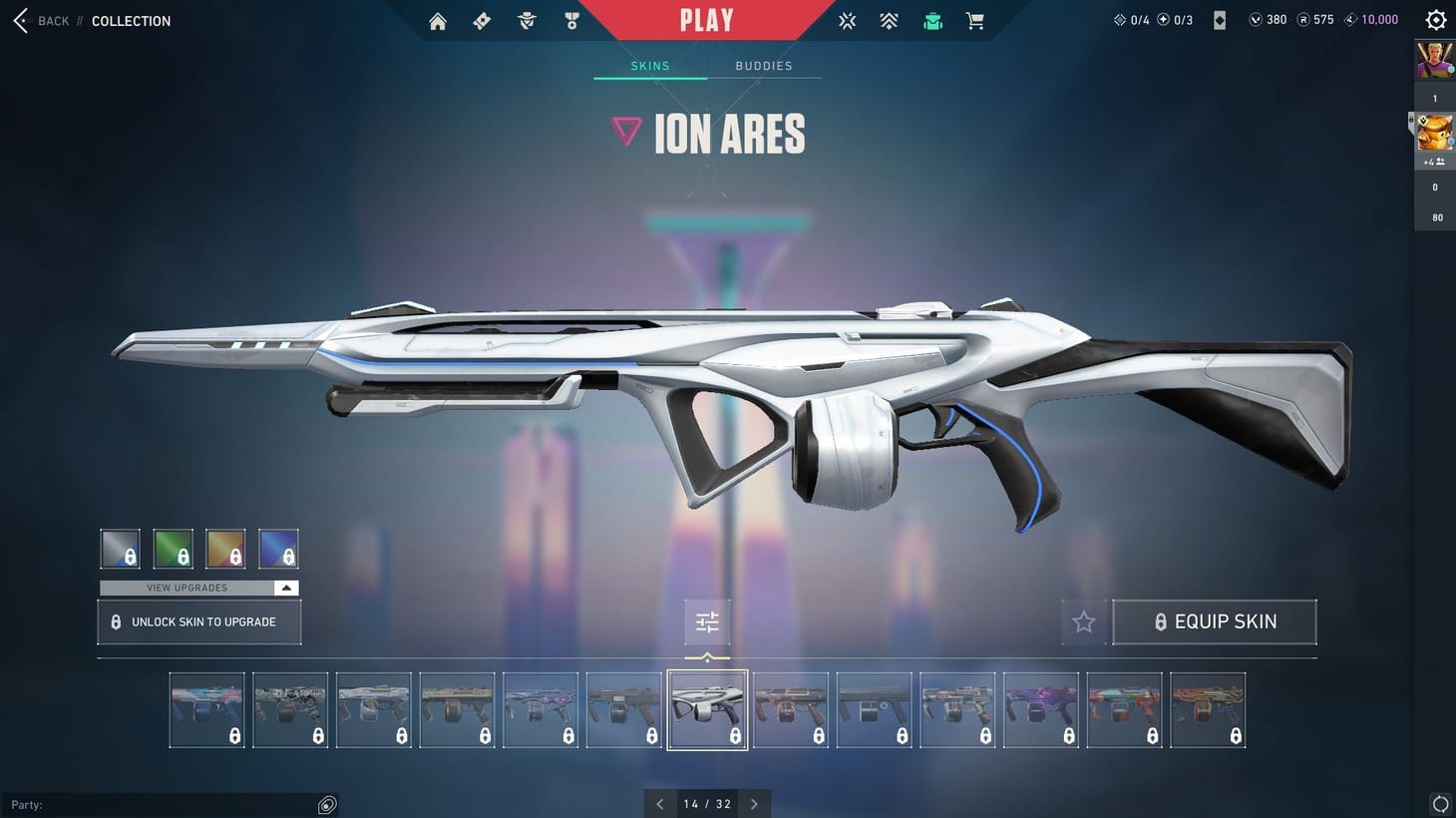
Task: Collapse the View Upgrades panel arrow
Action: coord(286,588)
